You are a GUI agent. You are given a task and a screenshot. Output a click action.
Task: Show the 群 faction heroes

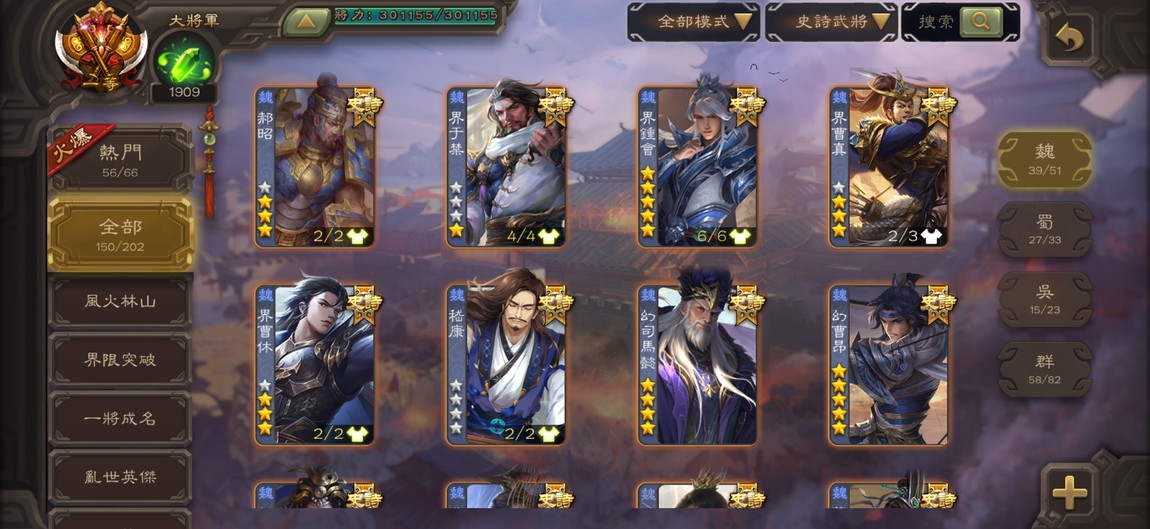[1044, 369]
